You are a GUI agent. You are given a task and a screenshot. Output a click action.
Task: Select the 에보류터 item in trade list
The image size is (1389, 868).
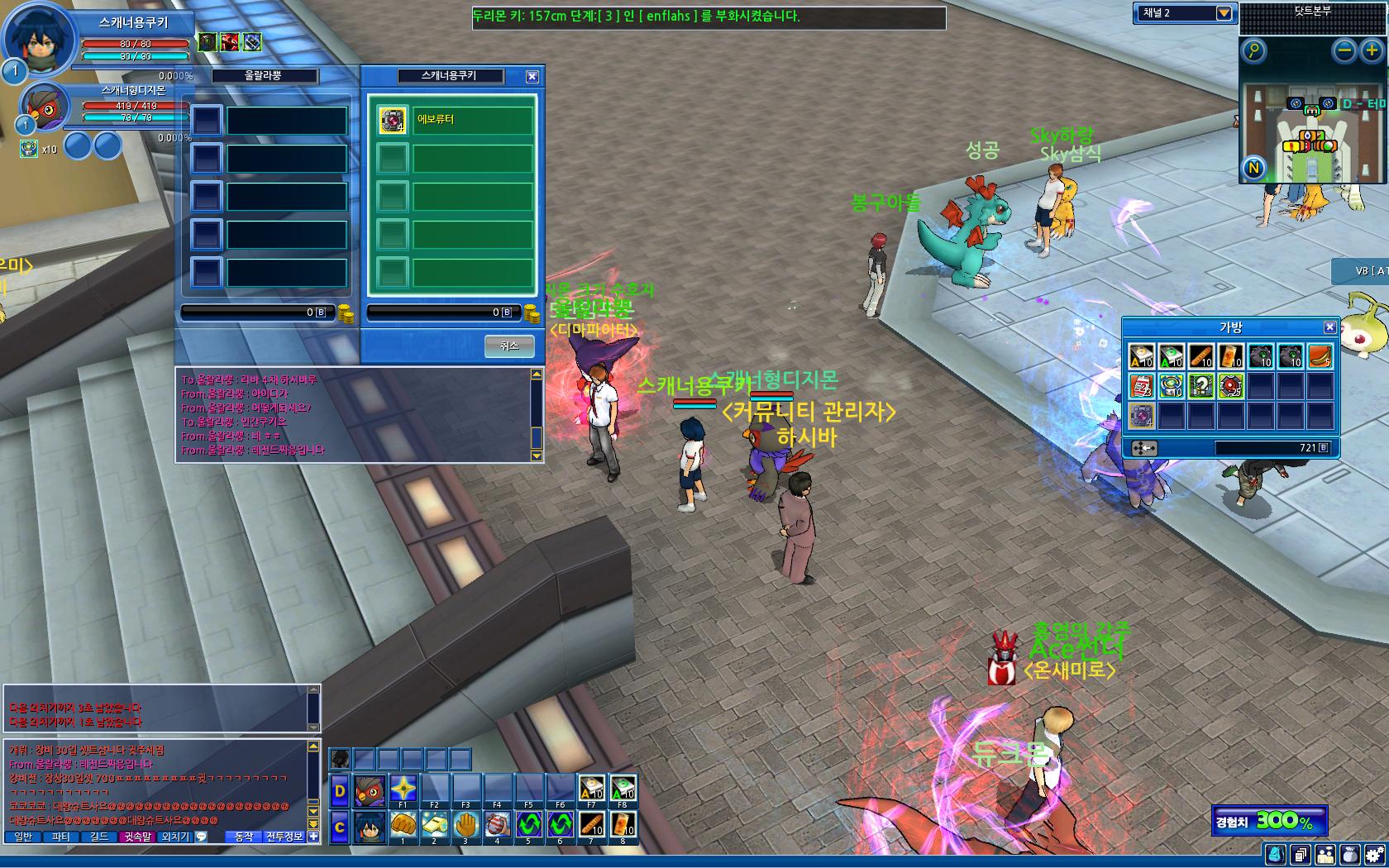[x=451, y=120]
